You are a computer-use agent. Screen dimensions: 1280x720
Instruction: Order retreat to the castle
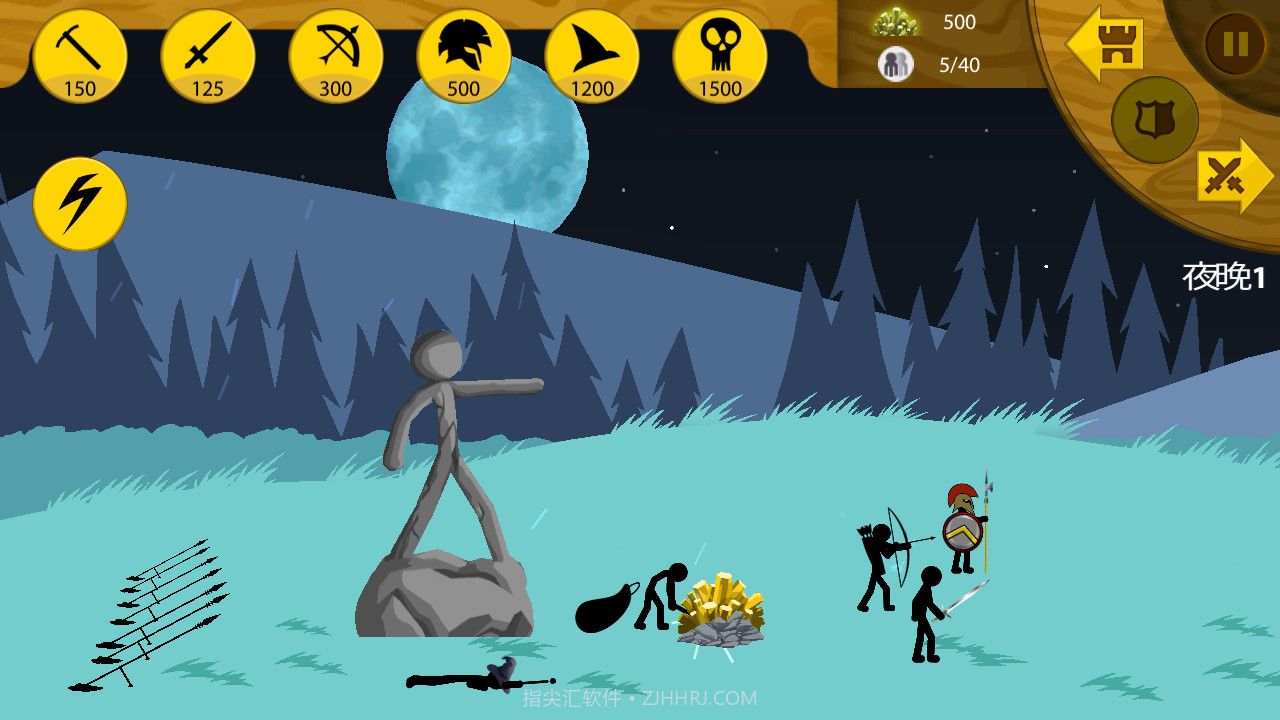coord(1106,44)
